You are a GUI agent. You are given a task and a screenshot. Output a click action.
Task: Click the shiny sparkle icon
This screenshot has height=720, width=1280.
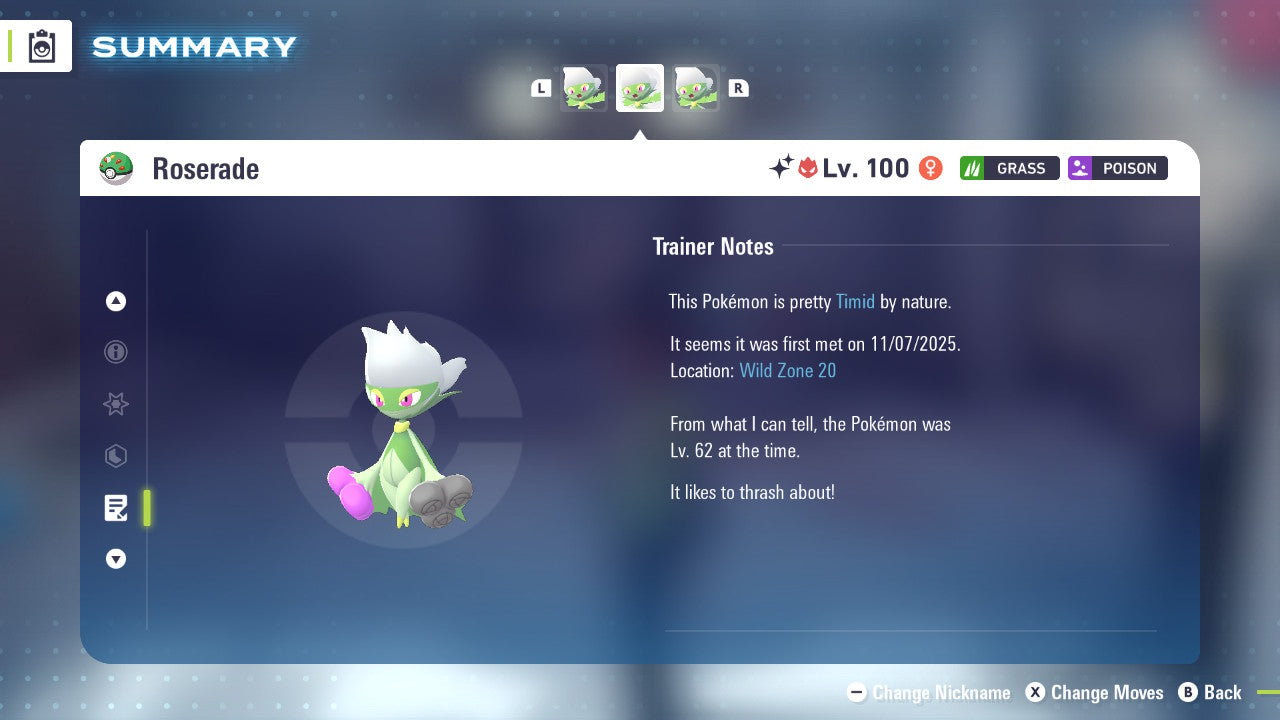783,167
